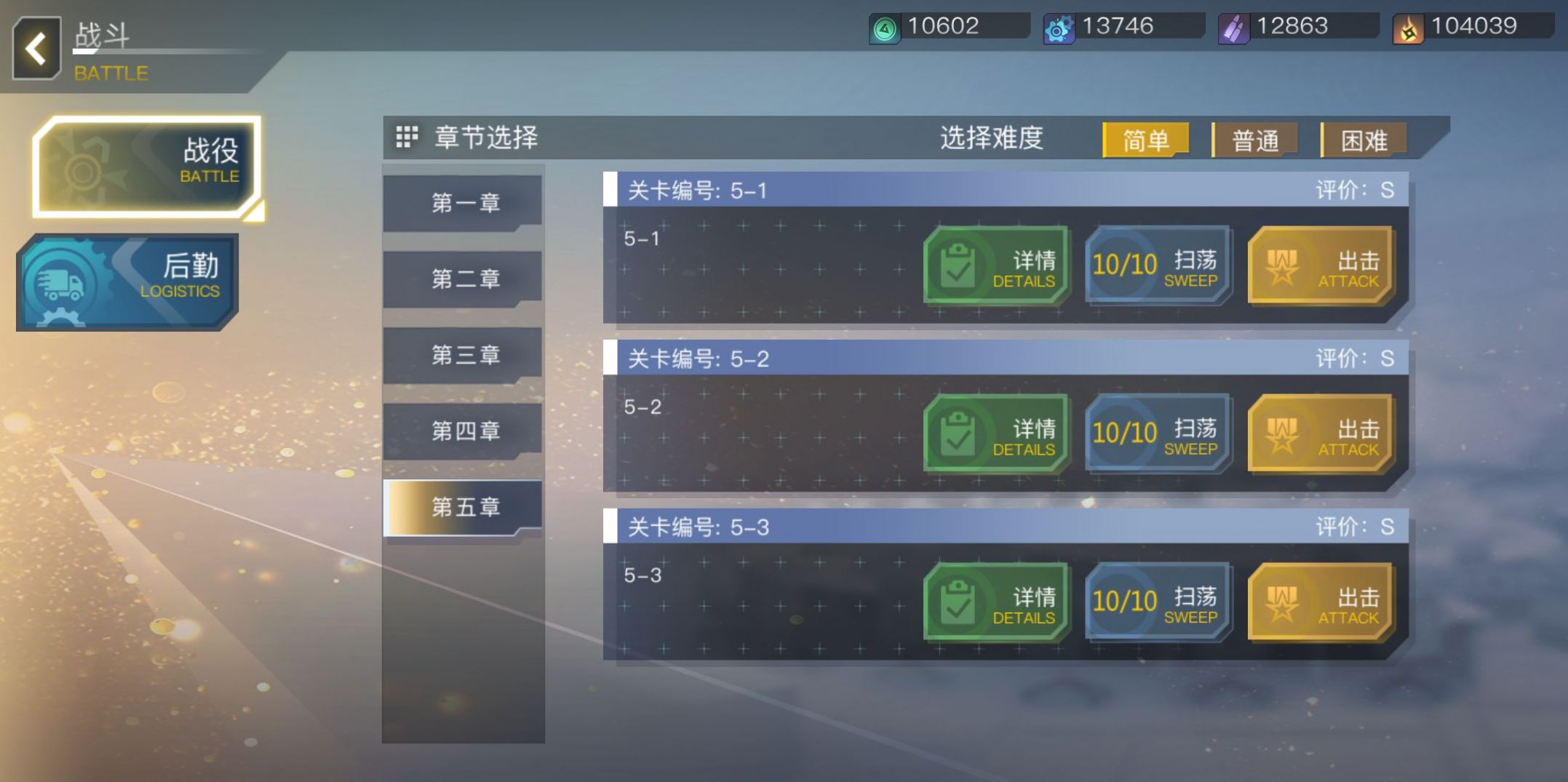
Task: Select the 简单 easy difficulty
Action: pyautogui.click(x=1146, y=138)
